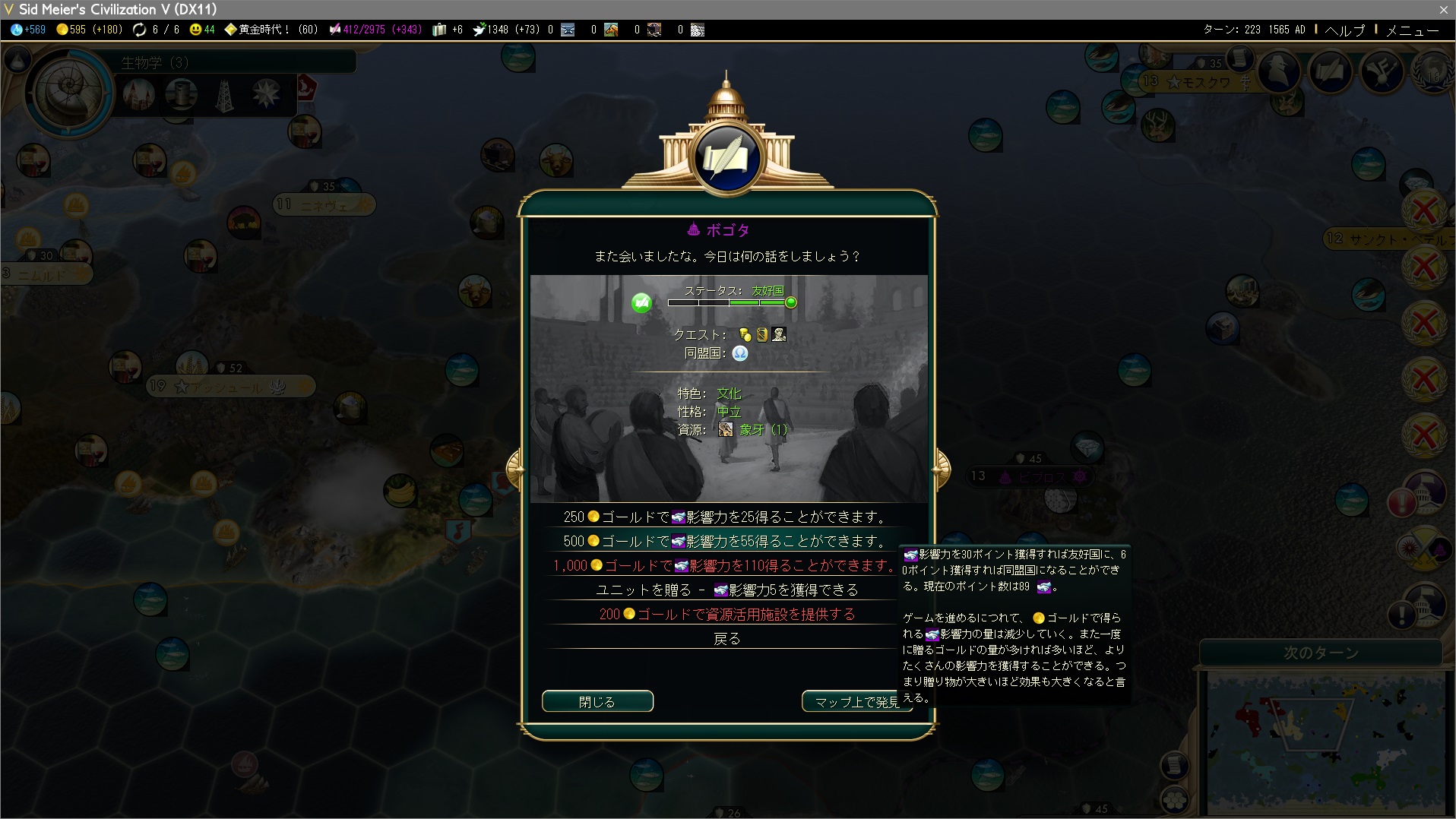The height and width of the screenshot is (819, 1456).
Task: Choose the gift unit (ユニットを贈る) option
Action: coord(726,590)
